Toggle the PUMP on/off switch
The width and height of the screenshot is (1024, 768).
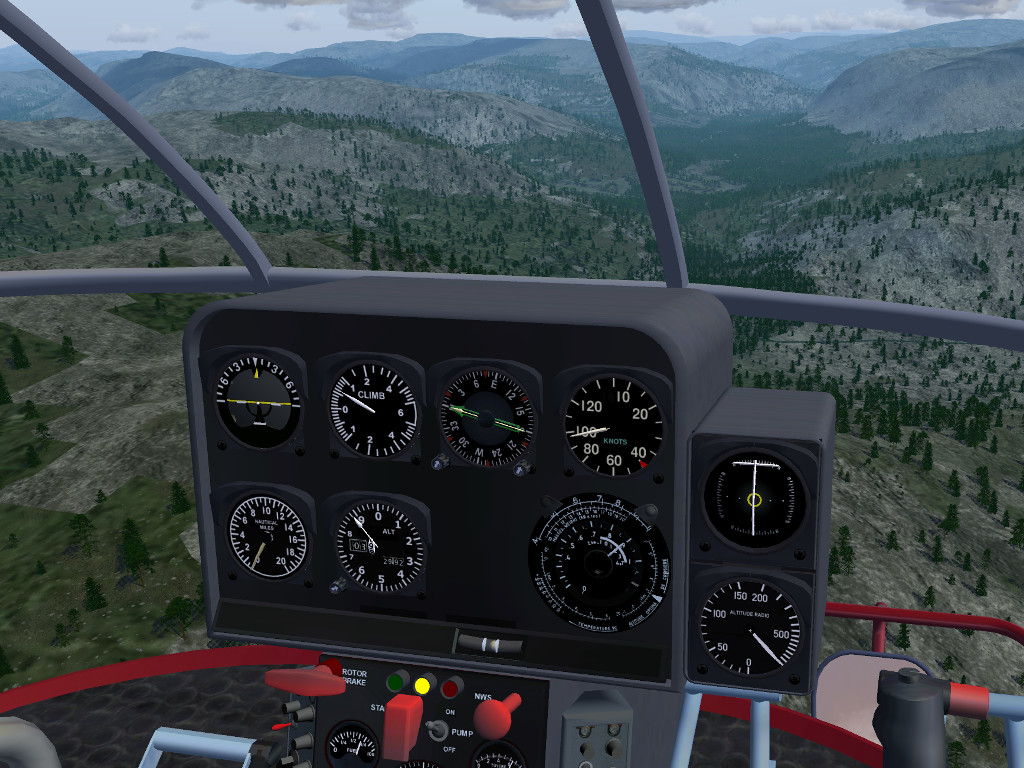tap(436, 730)
